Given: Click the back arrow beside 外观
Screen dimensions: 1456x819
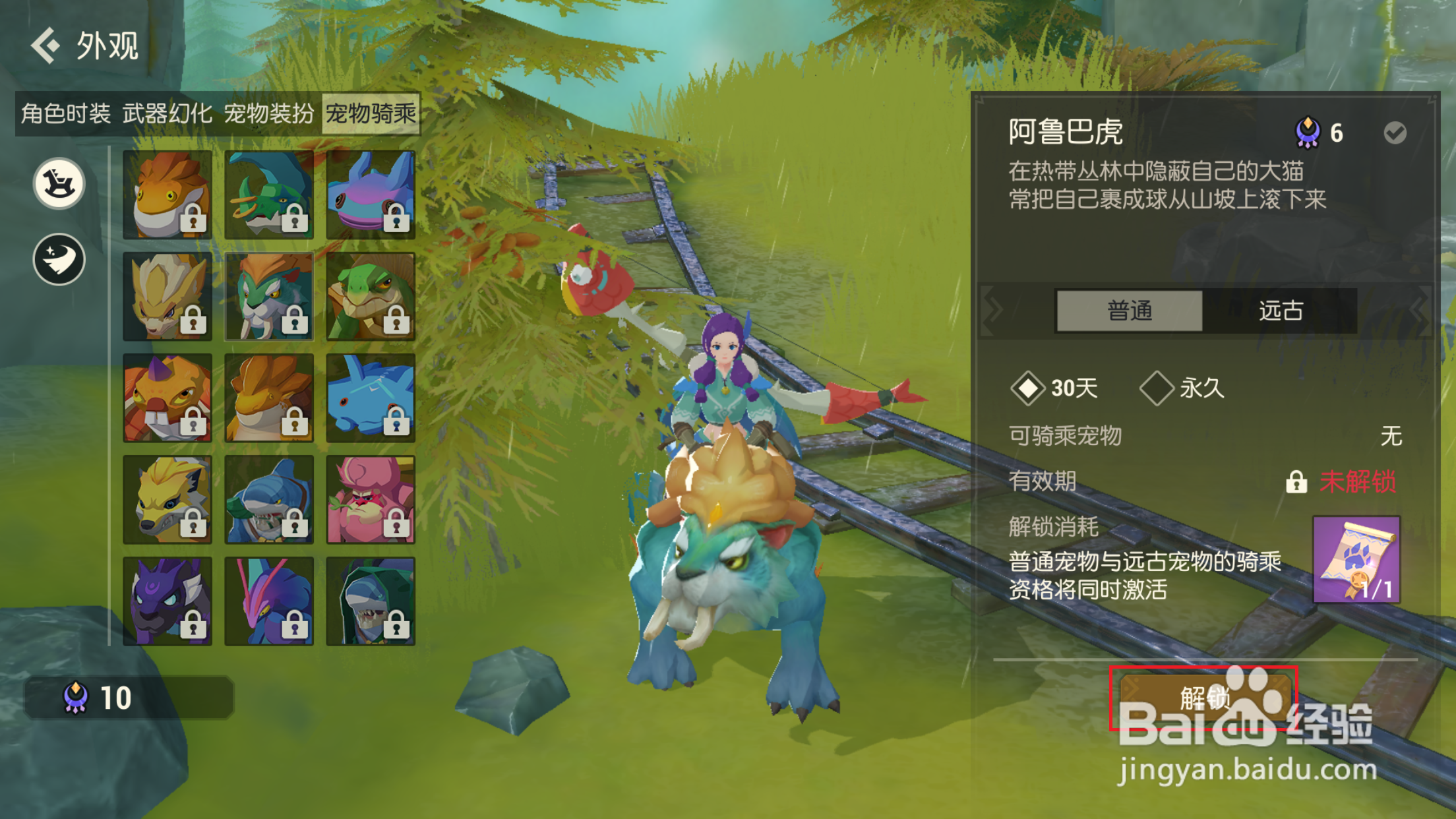Looking at the screenshot, I should pos(44,46).
